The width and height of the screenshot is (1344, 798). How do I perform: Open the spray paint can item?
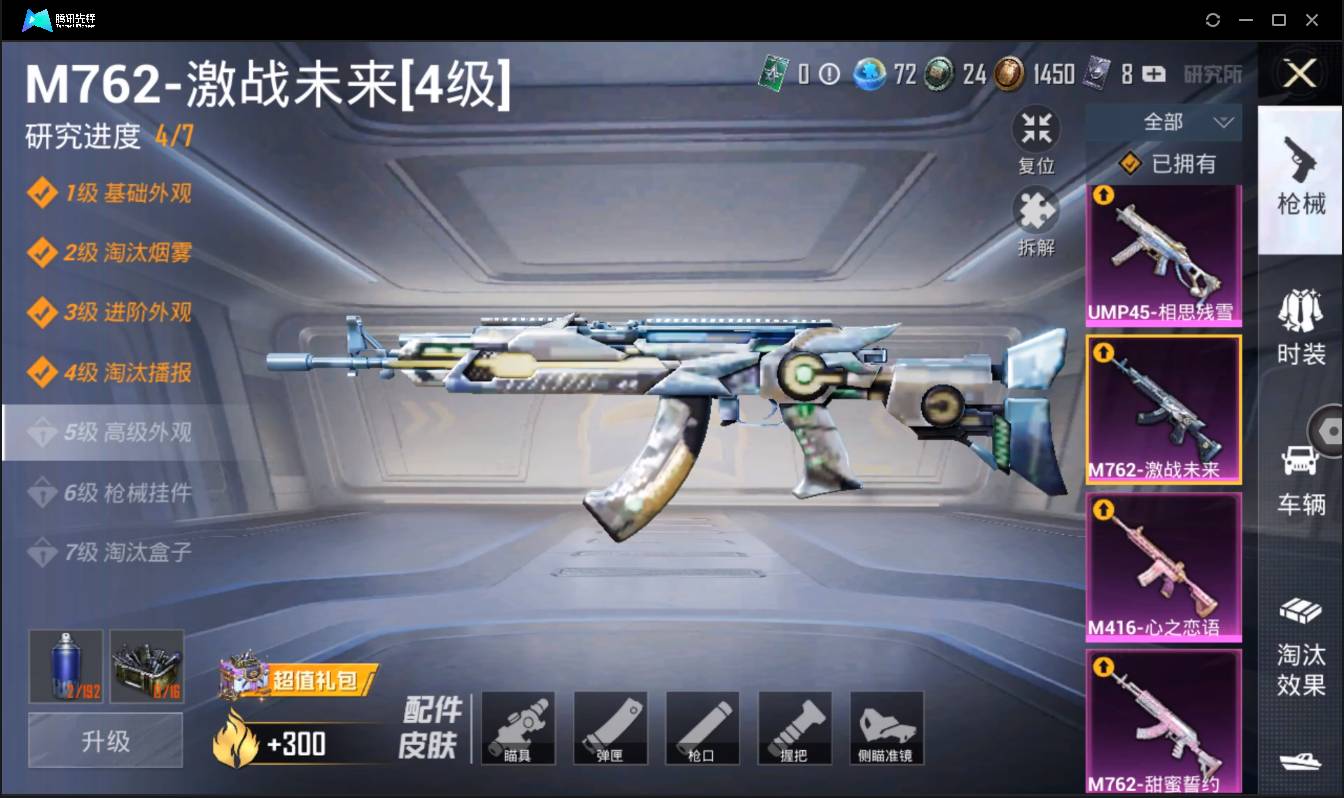click(65, 666)
